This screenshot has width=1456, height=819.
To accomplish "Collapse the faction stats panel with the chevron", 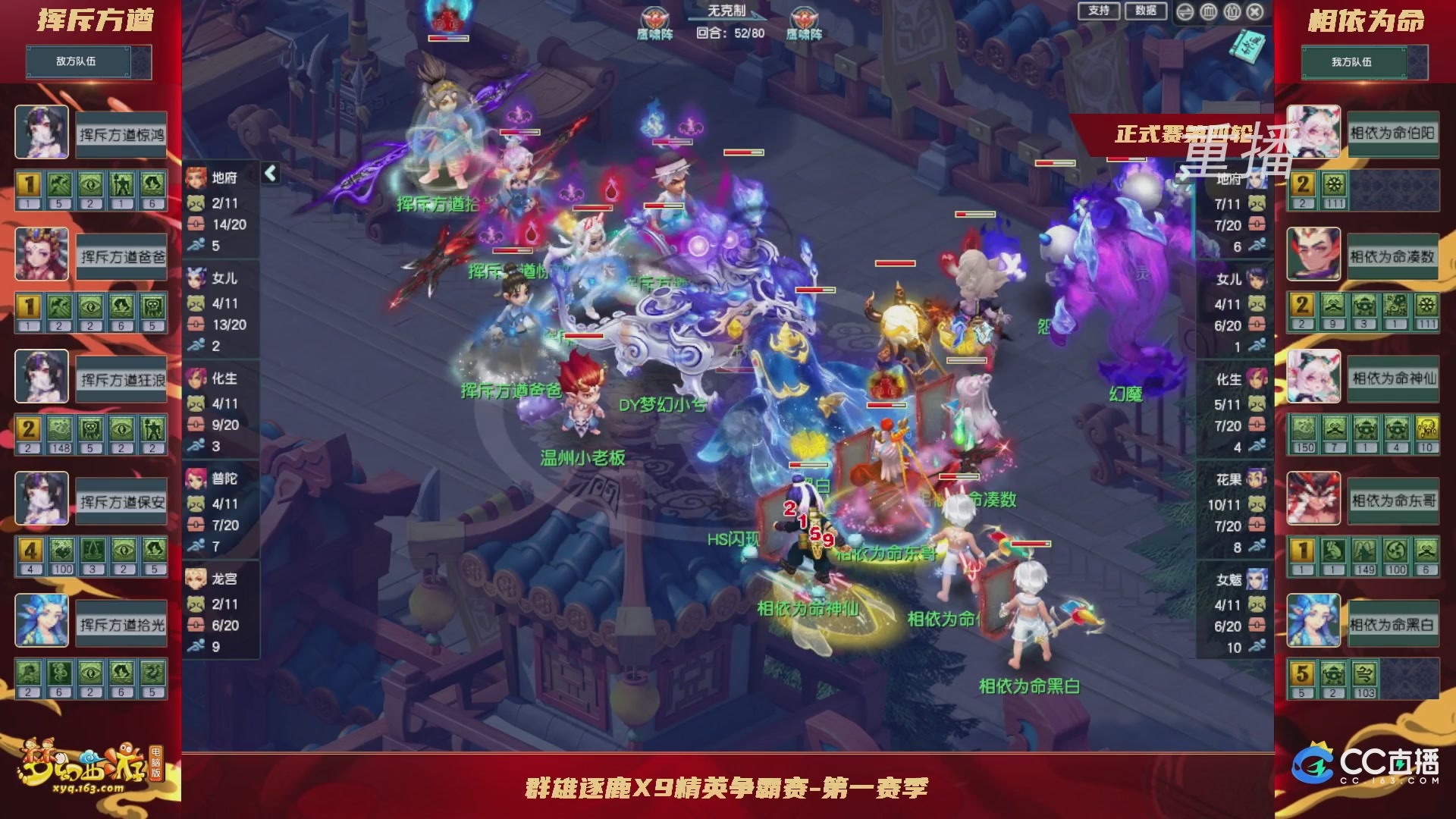I will coord(269,172).
